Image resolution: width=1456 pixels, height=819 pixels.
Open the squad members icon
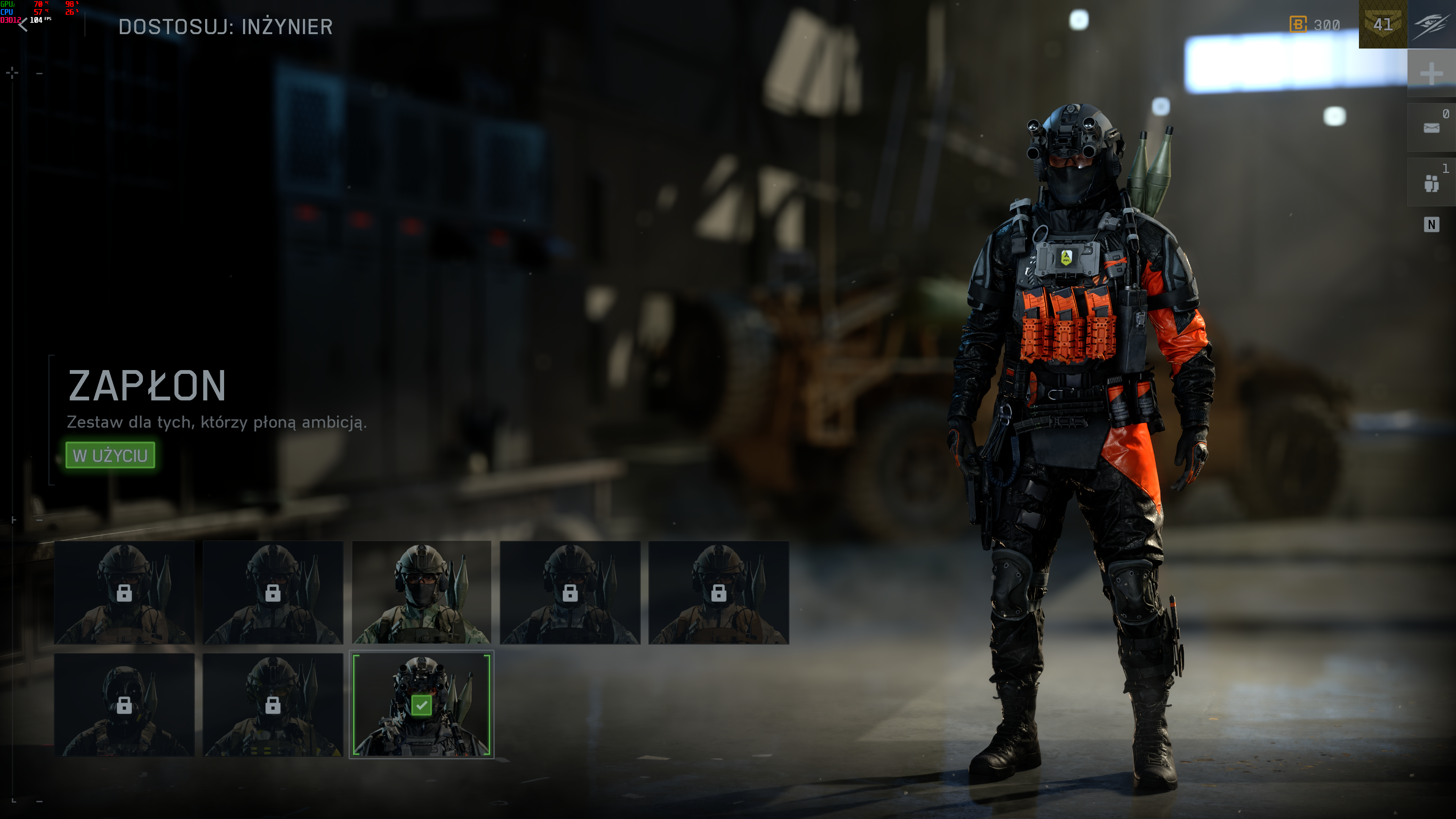point(1431,182)
